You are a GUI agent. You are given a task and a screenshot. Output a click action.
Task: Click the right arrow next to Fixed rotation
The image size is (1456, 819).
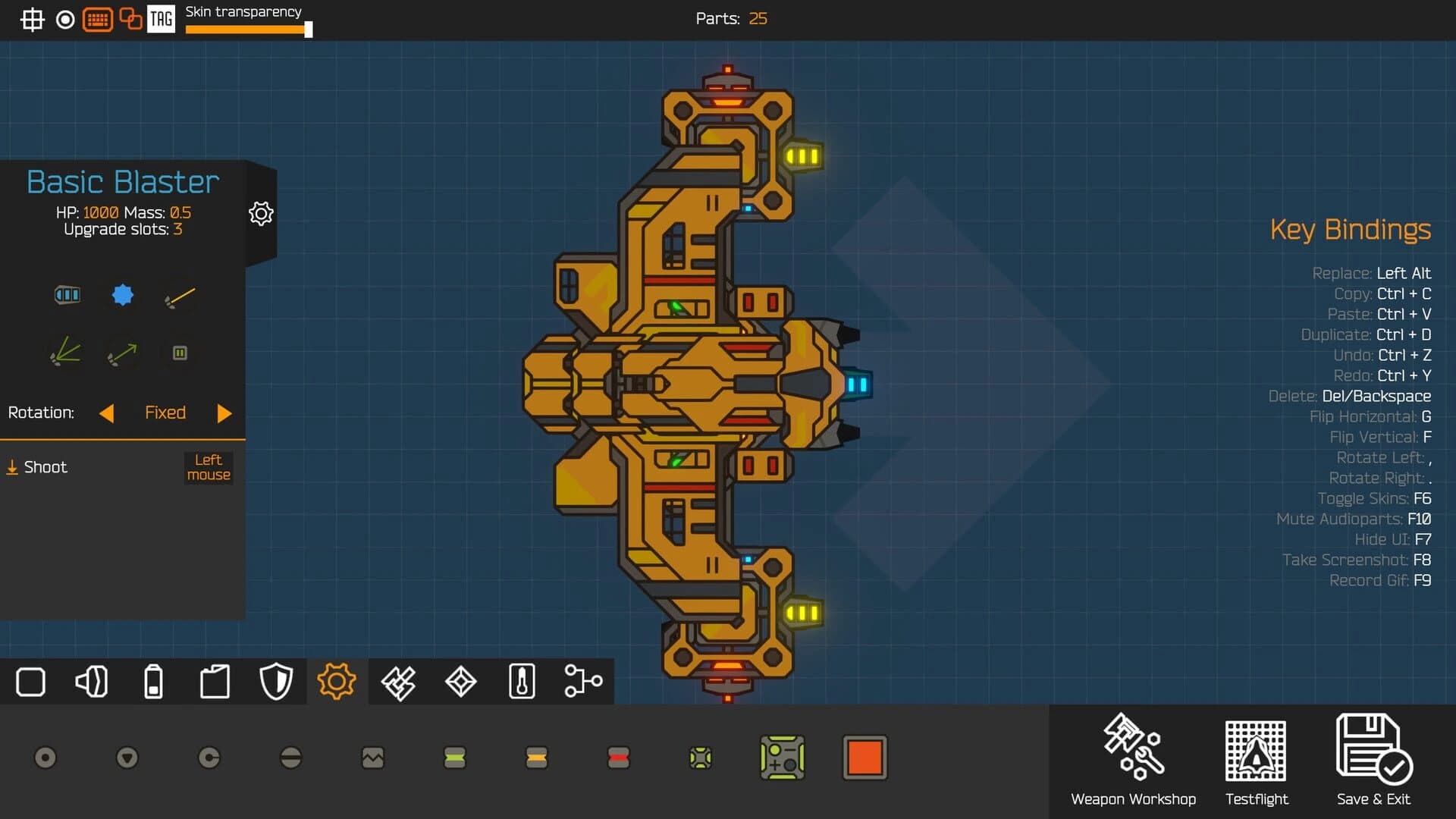[x=224, y=413]
